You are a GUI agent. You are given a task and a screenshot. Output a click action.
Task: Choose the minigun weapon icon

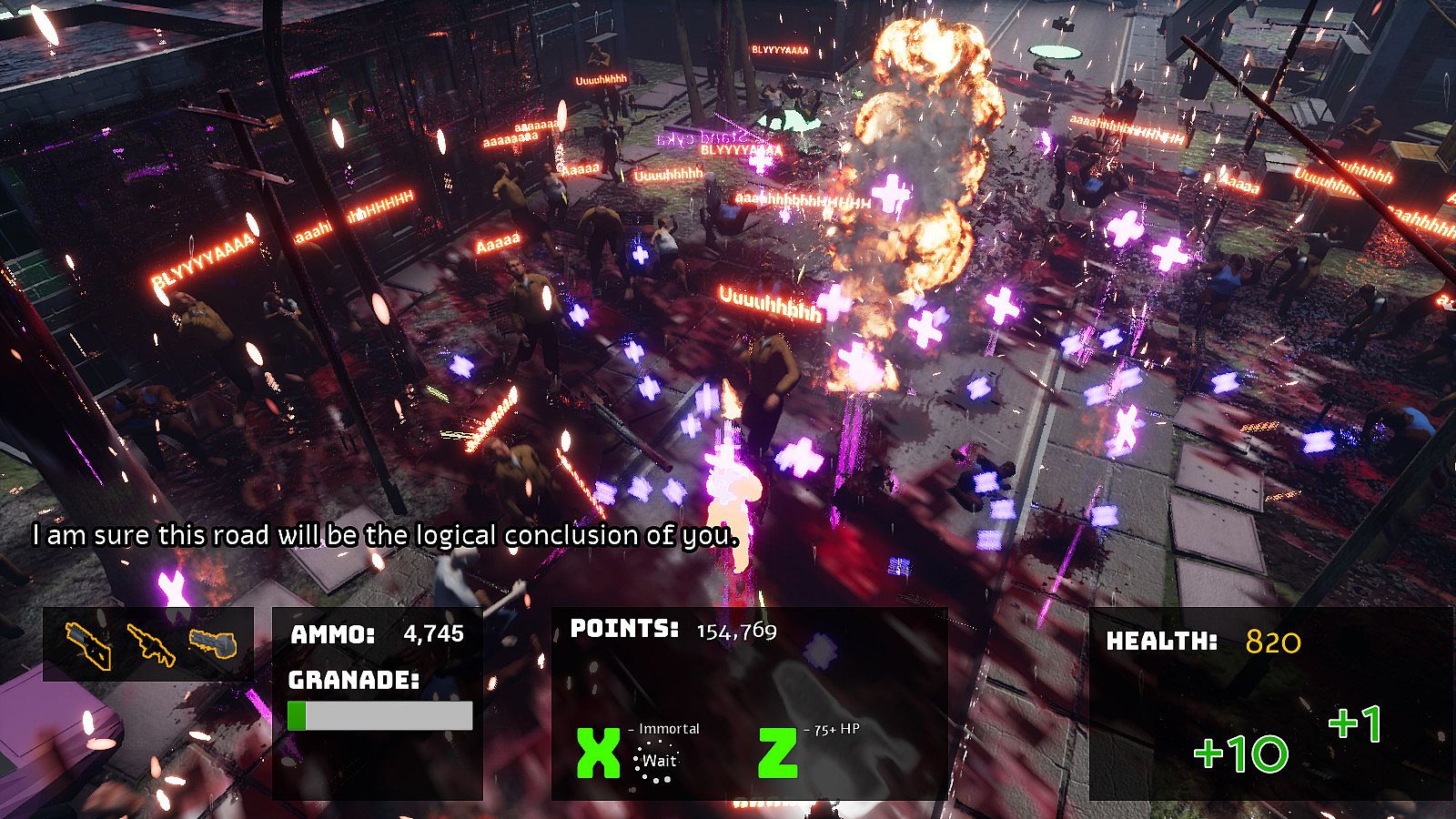212,643
